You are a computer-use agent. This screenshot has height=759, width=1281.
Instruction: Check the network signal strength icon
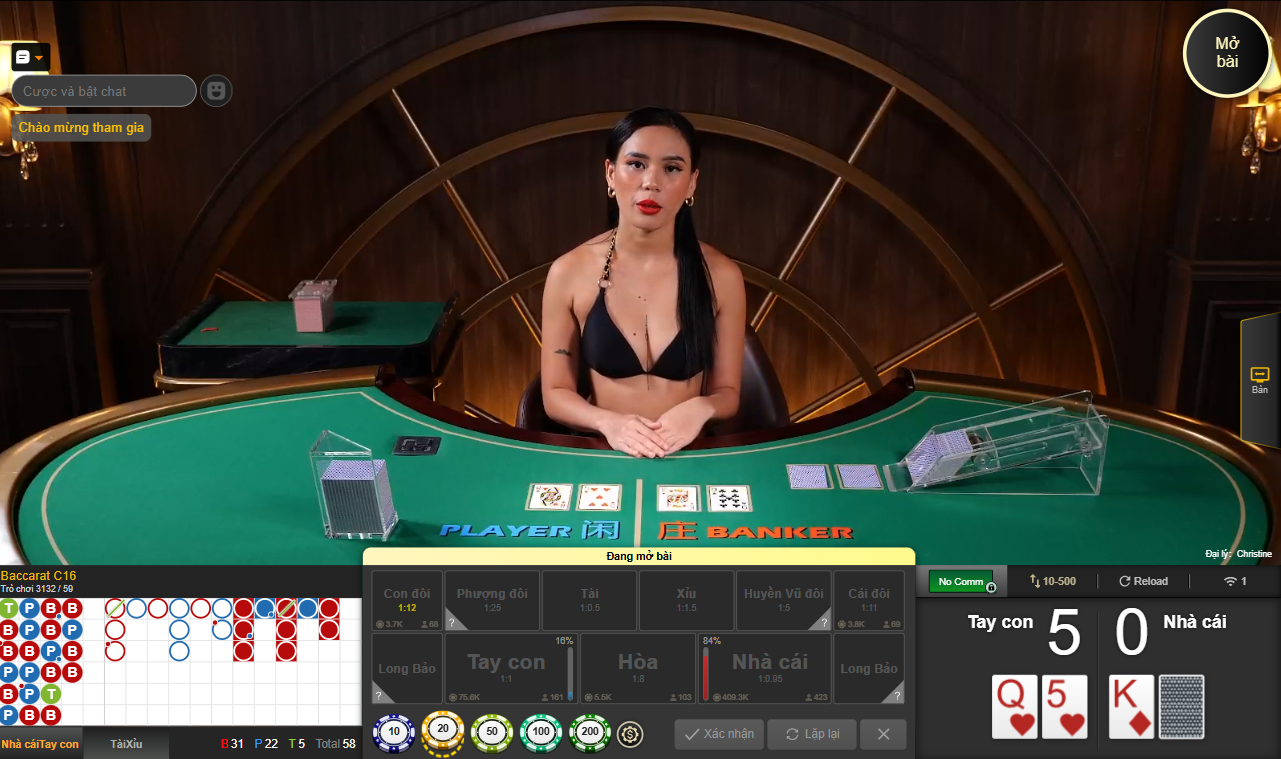click(1232, 581)
